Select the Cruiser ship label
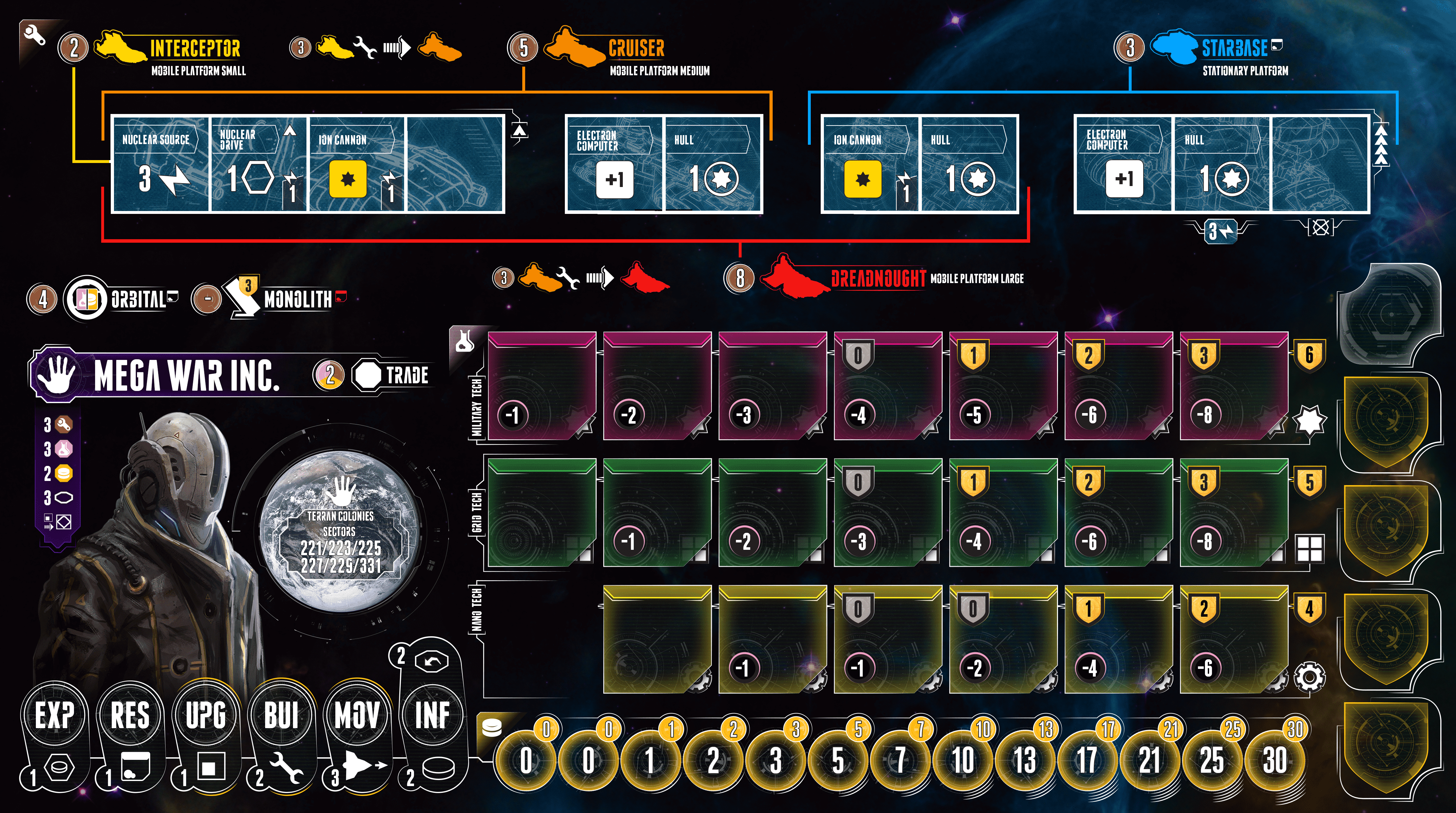The width and height of the screenshot is (1456, 813). click(636, 48)
